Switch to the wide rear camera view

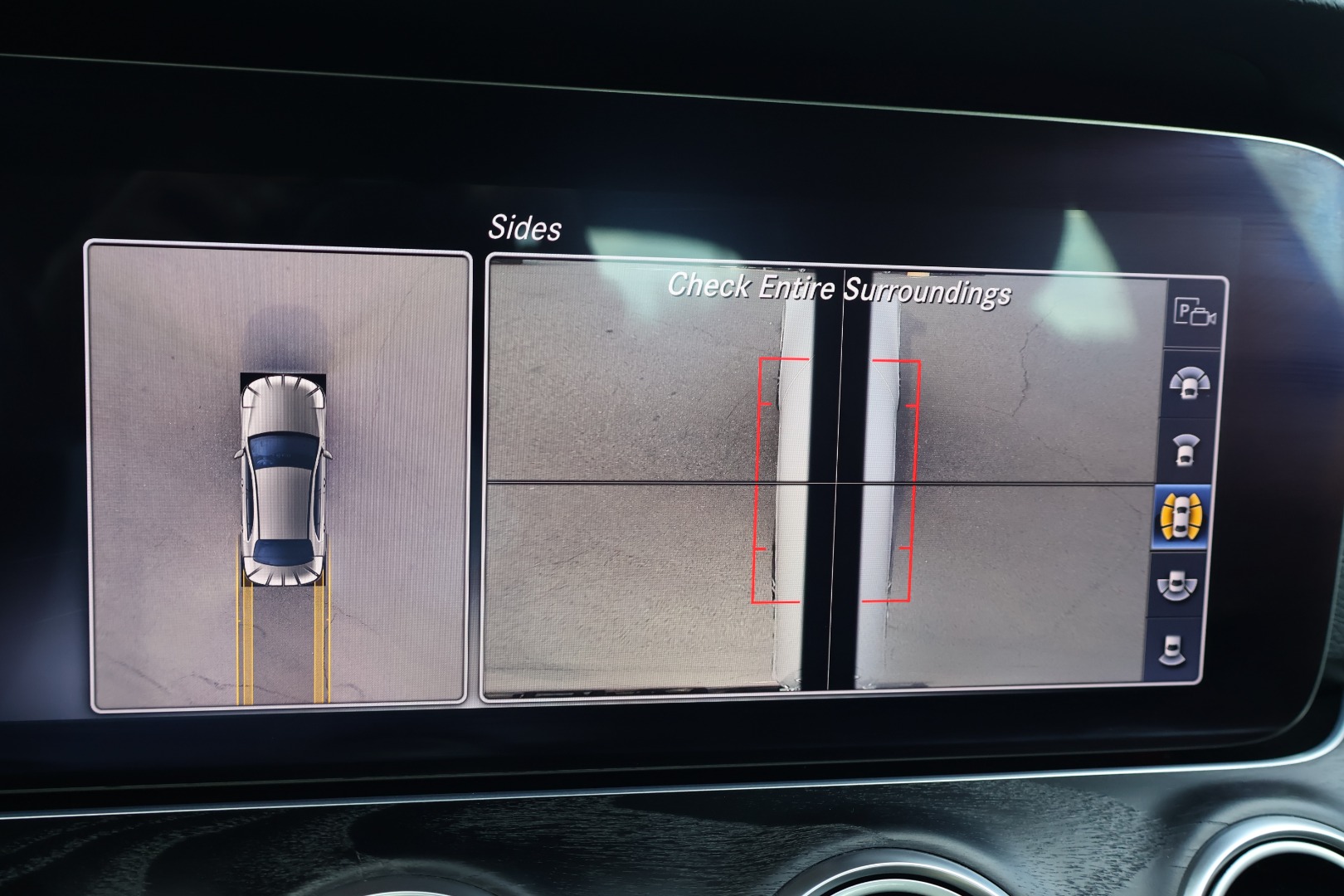click(1177, 584)
